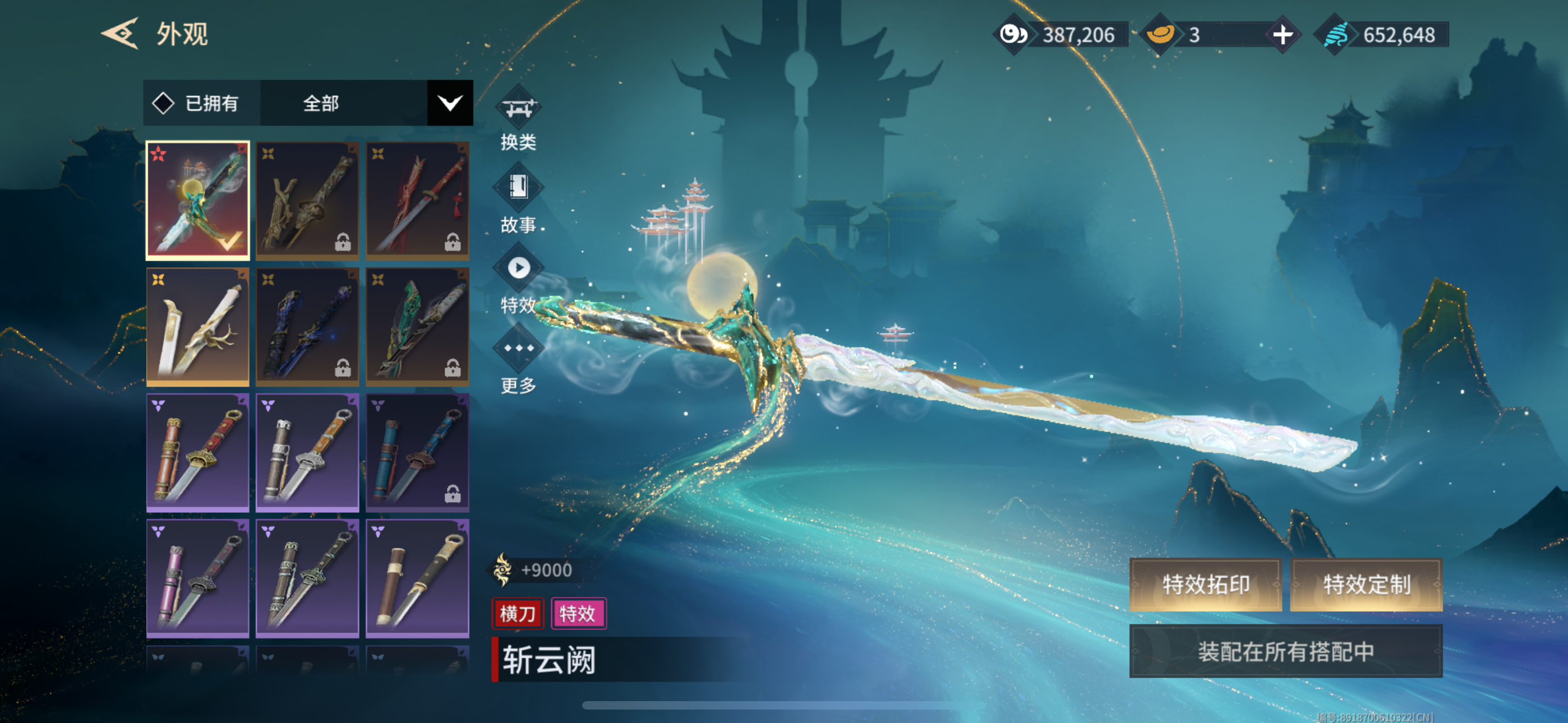1568x723 pixels.
Task: Open 特效定制 effect customization
Action: tap(1366, 584)
